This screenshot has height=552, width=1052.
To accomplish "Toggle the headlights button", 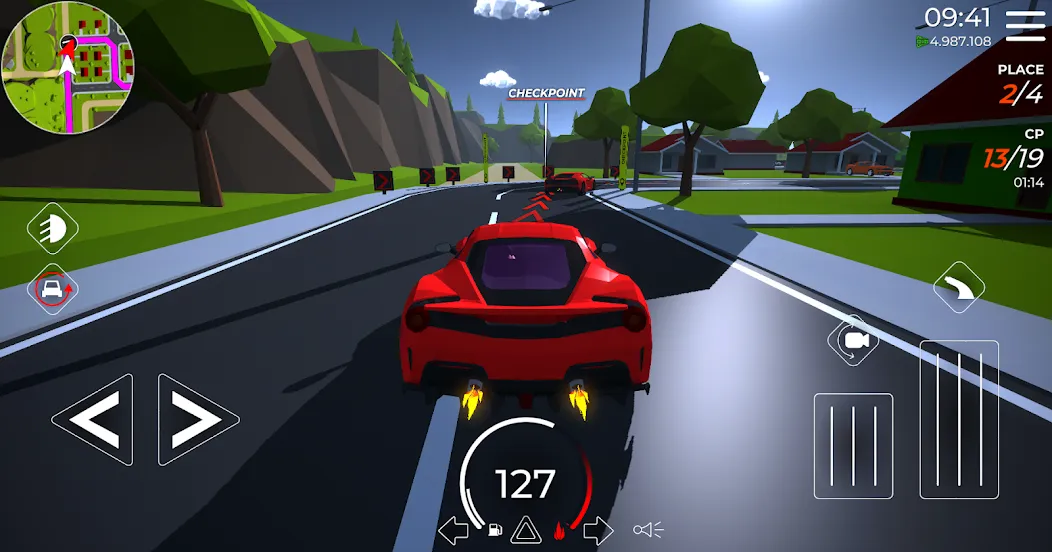I will [x=52, y=228].
